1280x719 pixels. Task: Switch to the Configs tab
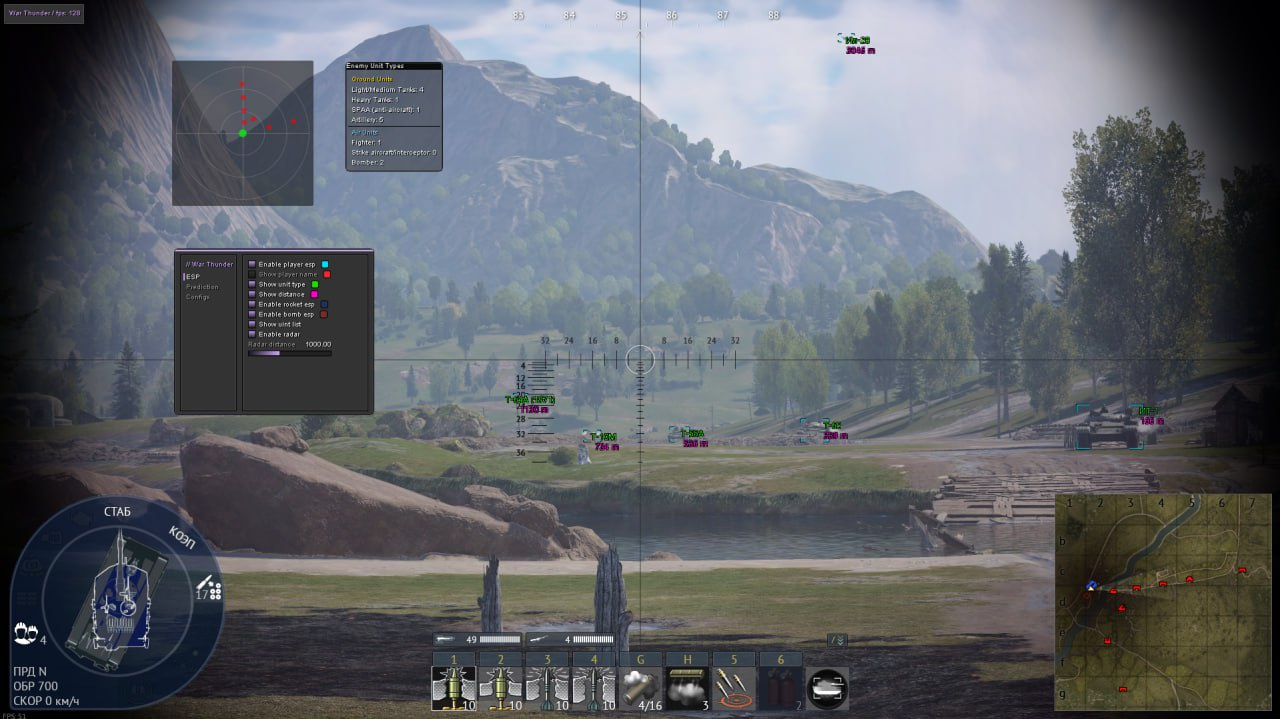coord(198,297)
